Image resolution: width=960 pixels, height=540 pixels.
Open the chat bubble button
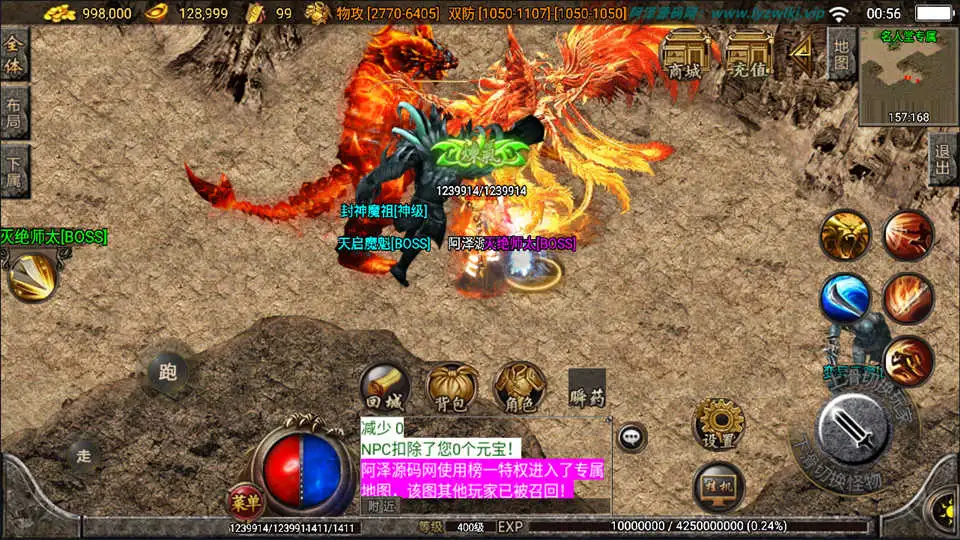(x=631, y=437)
